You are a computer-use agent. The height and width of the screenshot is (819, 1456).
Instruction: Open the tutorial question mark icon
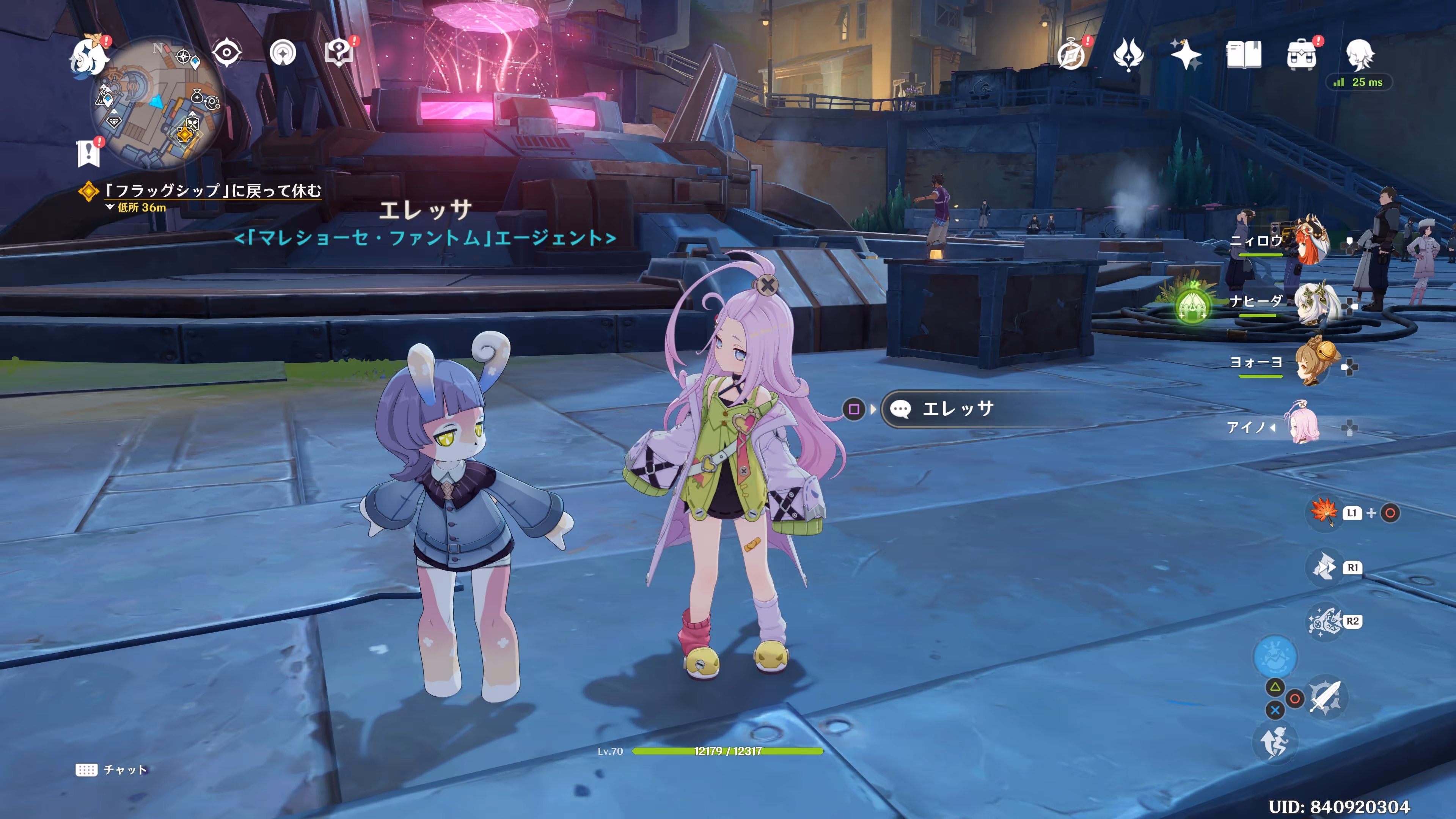[x=339, y=53]
